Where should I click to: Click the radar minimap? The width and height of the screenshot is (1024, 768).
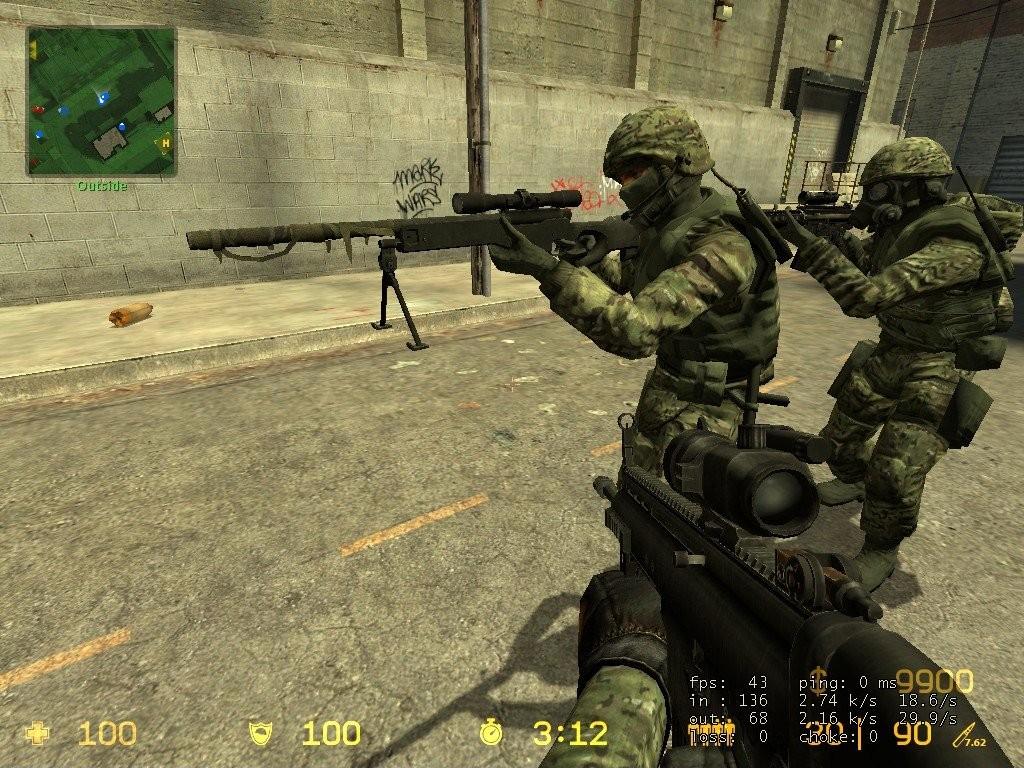101,100
